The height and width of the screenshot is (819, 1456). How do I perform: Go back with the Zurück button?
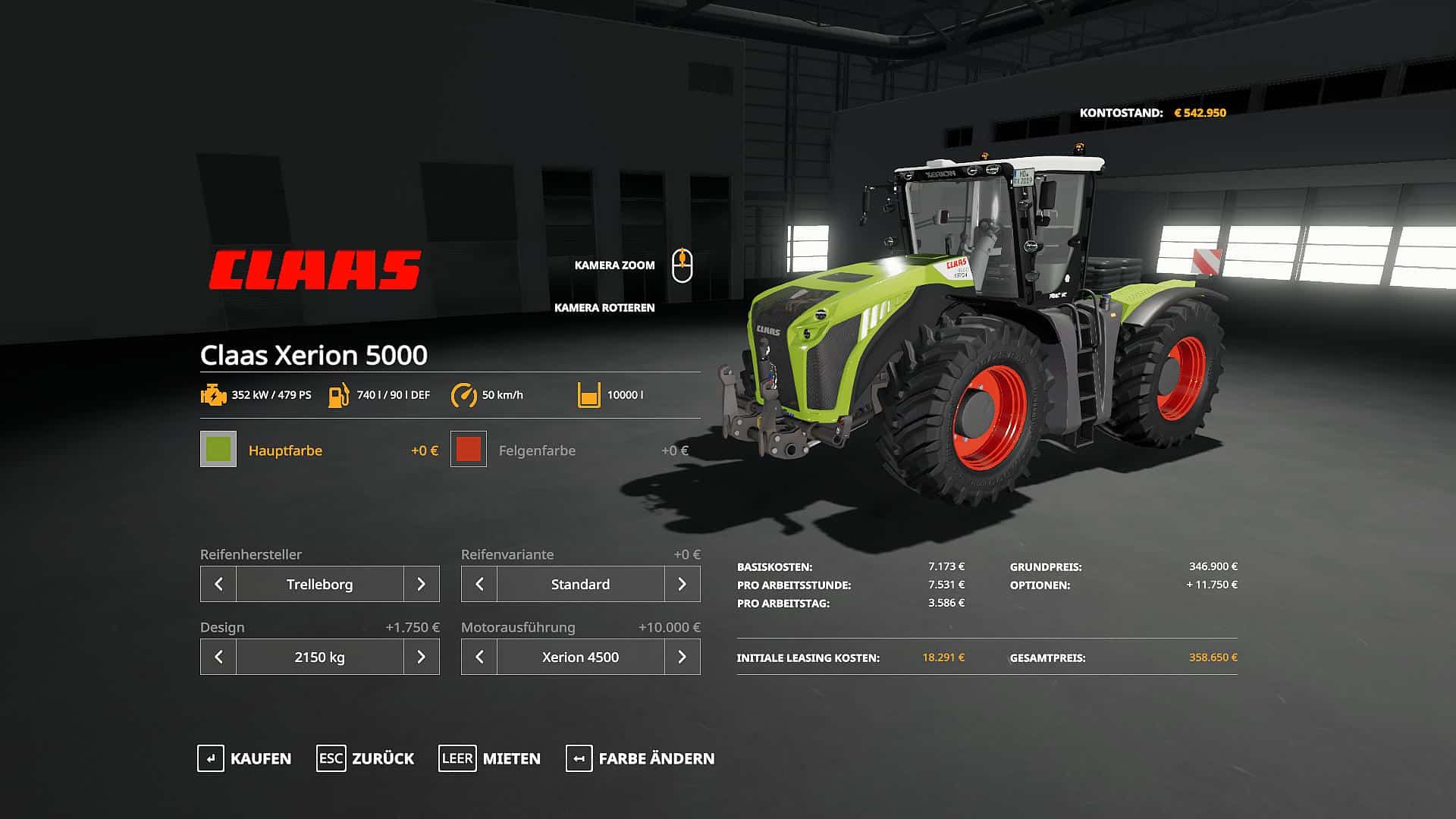[x=366, y=758]
